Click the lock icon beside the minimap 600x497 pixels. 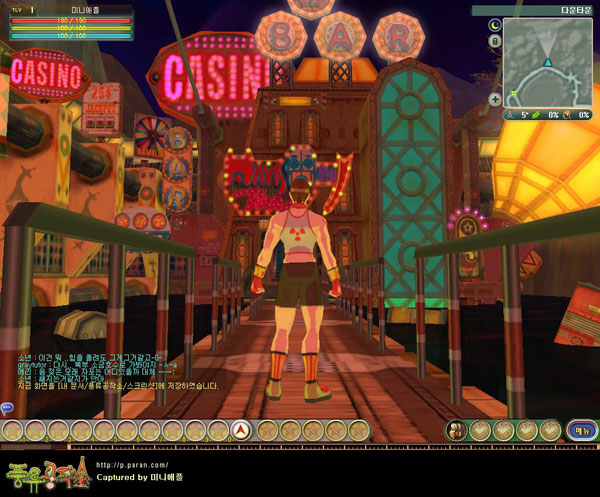tap(496, 41)
